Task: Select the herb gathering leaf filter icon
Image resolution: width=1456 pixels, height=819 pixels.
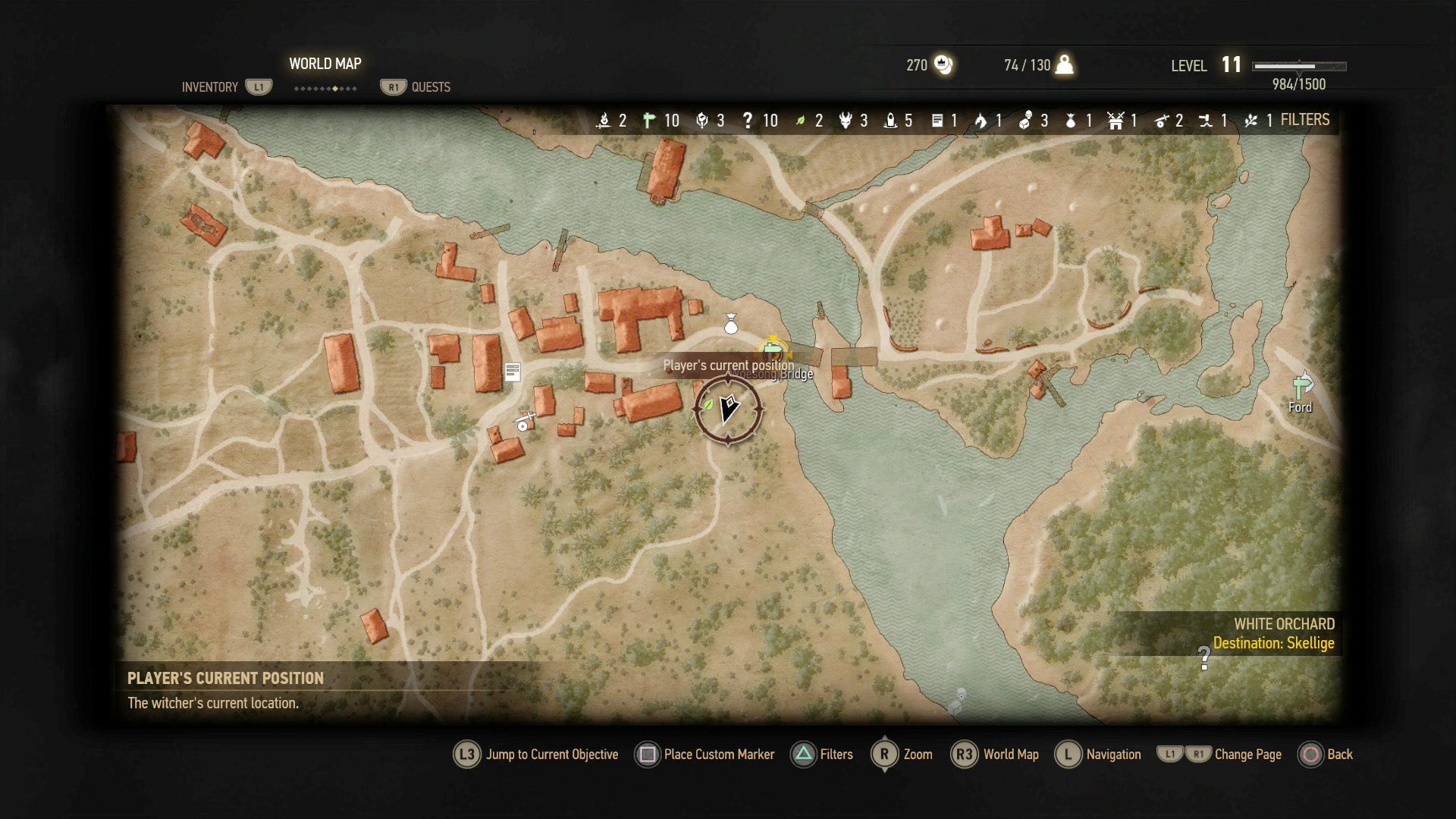Action: click(x=799, y=120)
